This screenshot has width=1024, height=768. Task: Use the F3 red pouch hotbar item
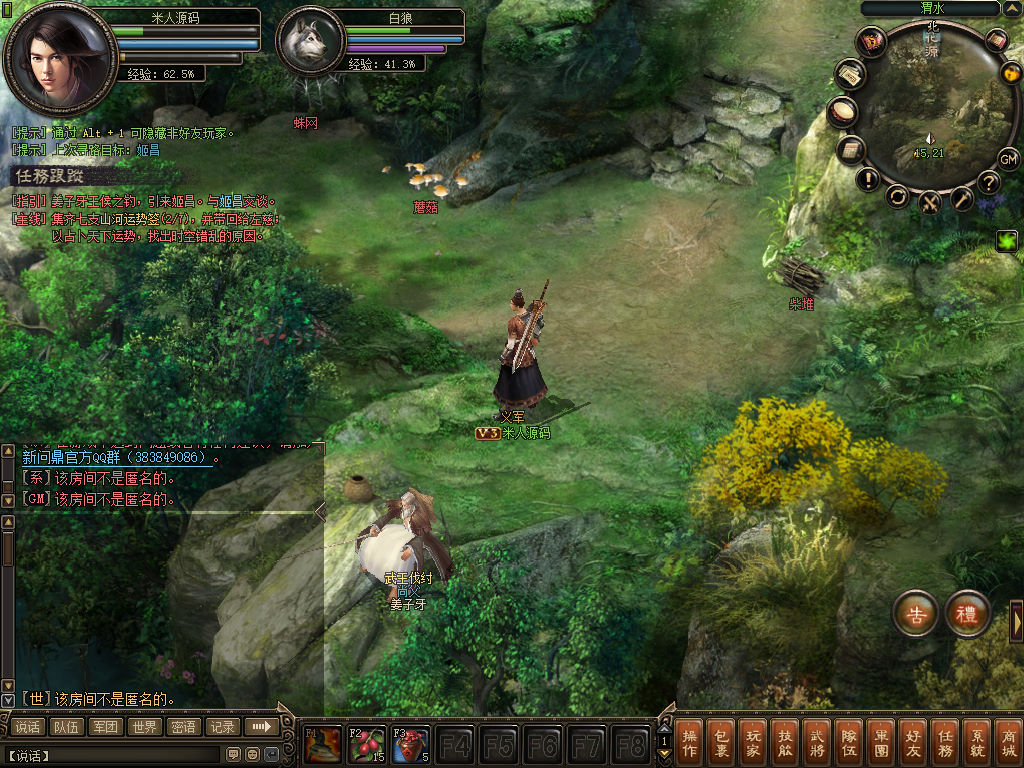410,745
